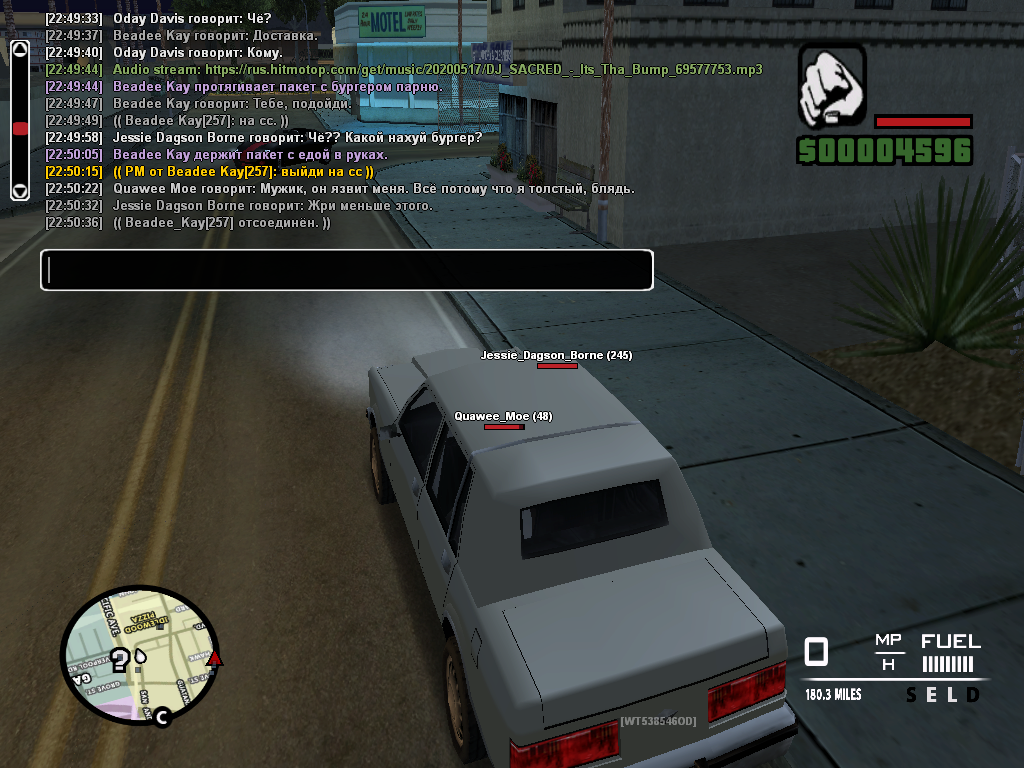Click the Jessie_Dagson_Borne player name tag

coord(556,355)
